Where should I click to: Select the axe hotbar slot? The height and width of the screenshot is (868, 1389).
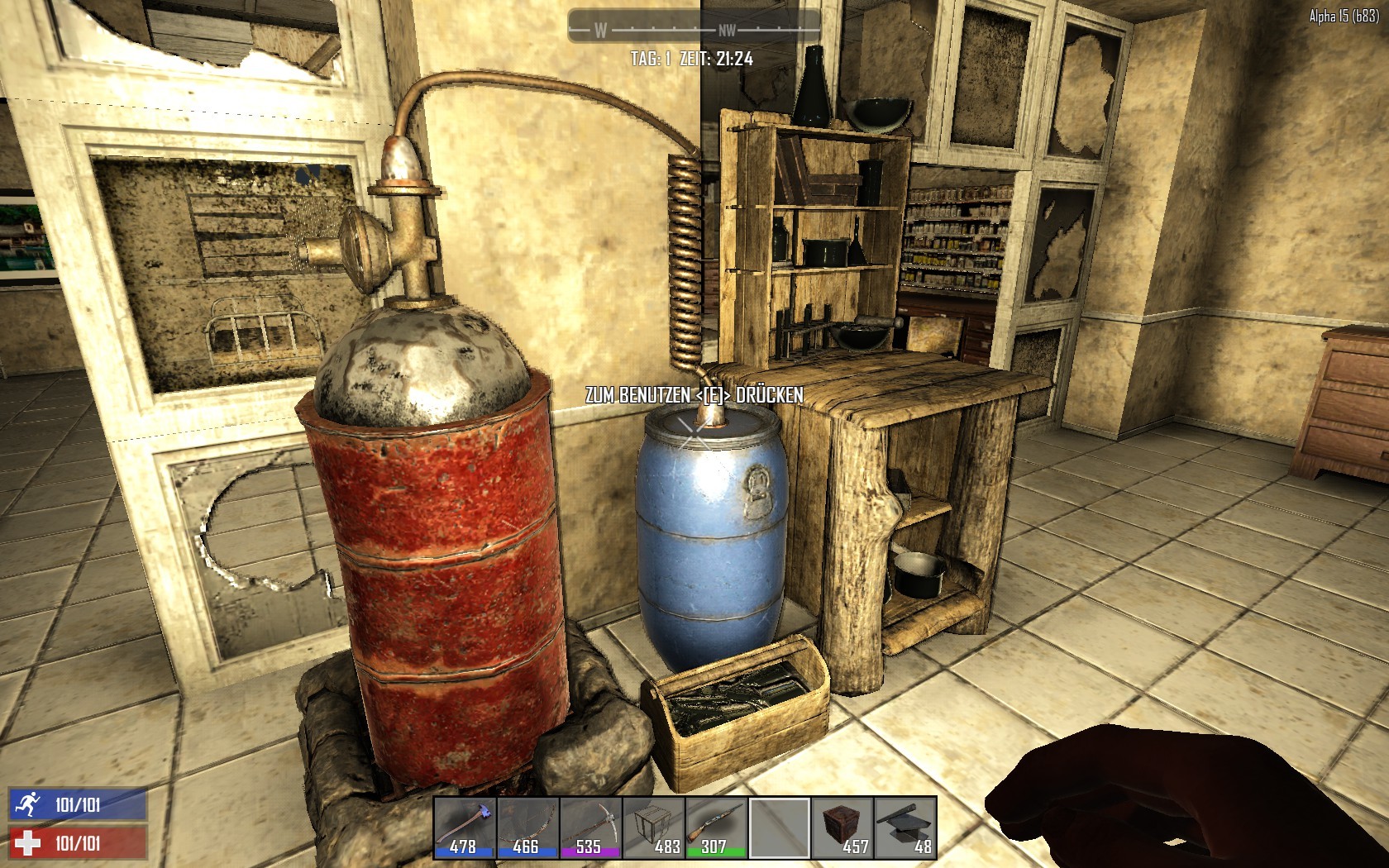pyautogui.click(x=465, y=827)
